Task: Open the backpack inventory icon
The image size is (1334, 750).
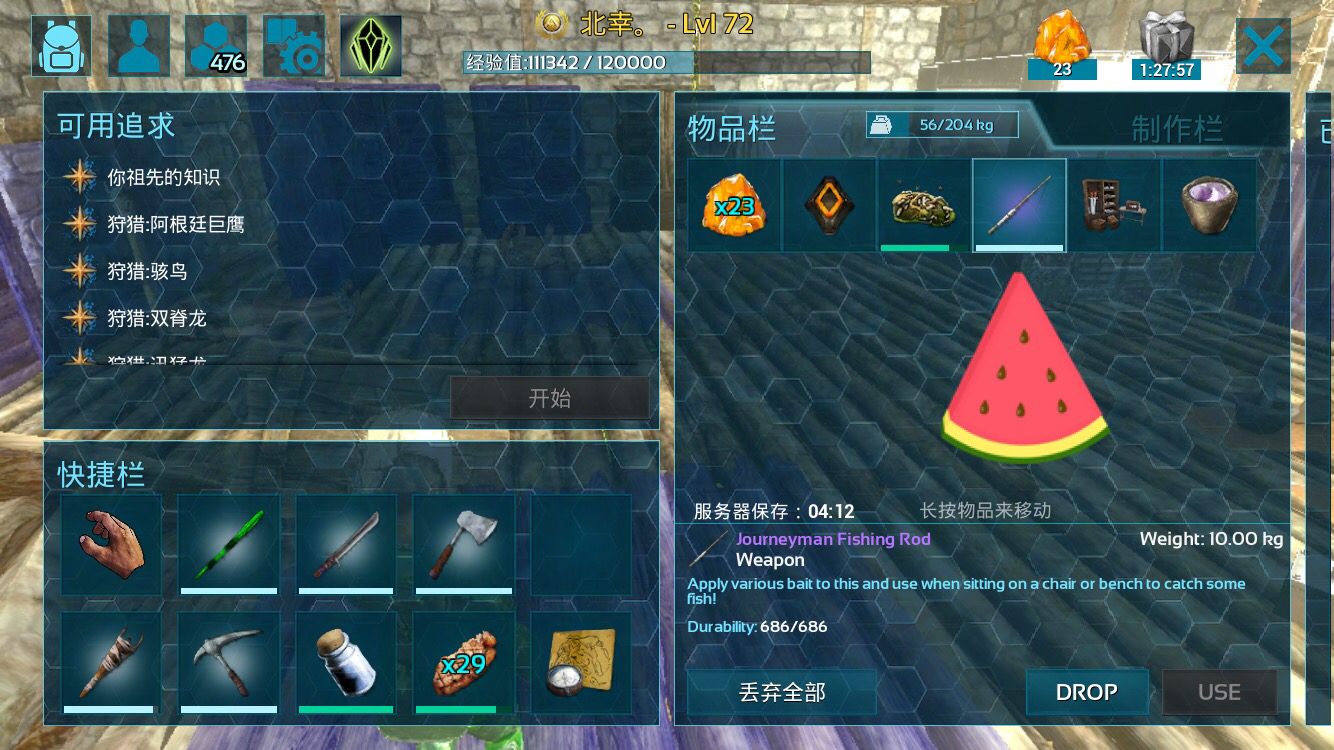Action: [61, 46]
